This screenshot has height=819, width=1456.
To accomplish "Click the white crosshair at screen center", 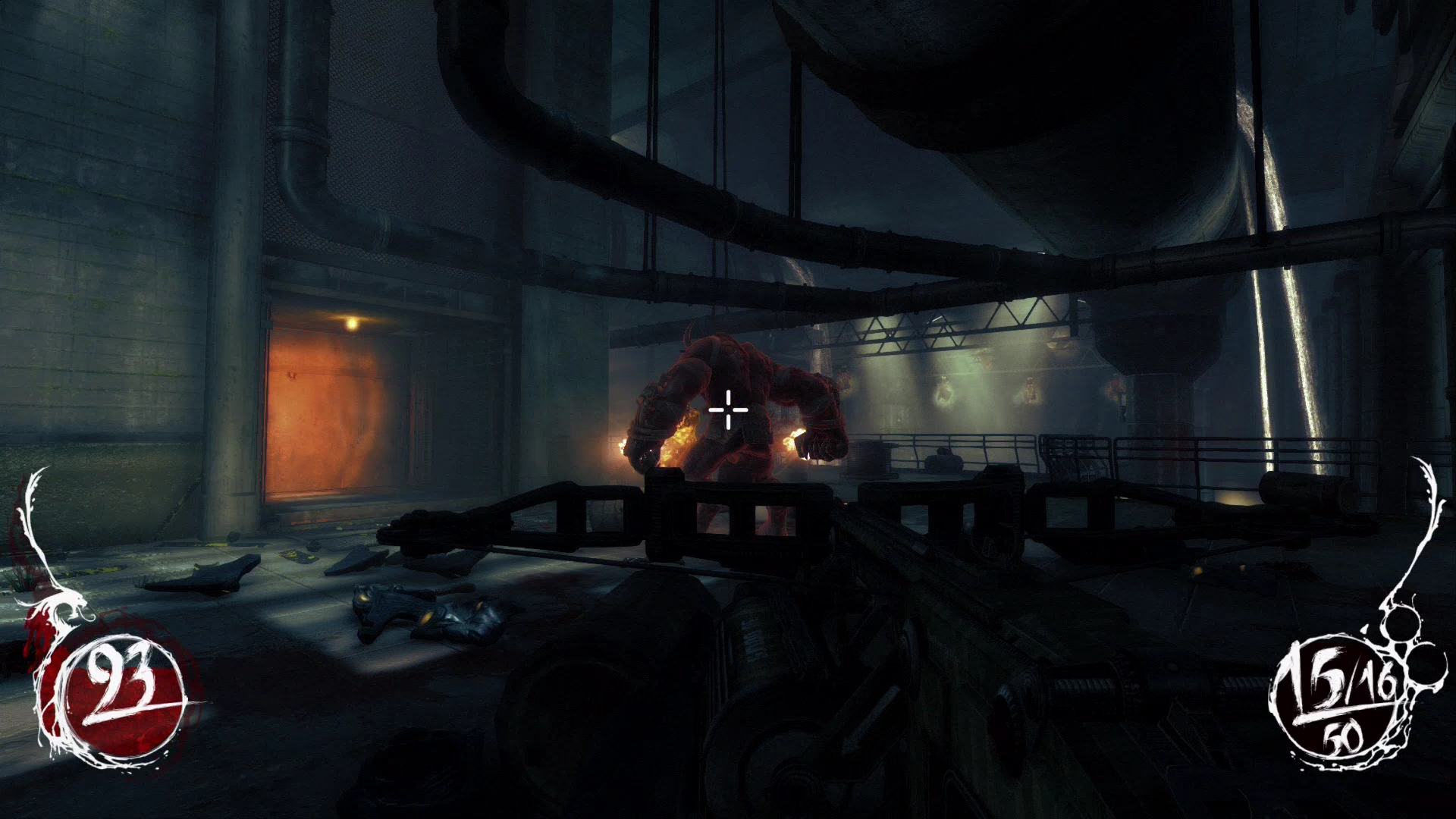I will 726,409.
